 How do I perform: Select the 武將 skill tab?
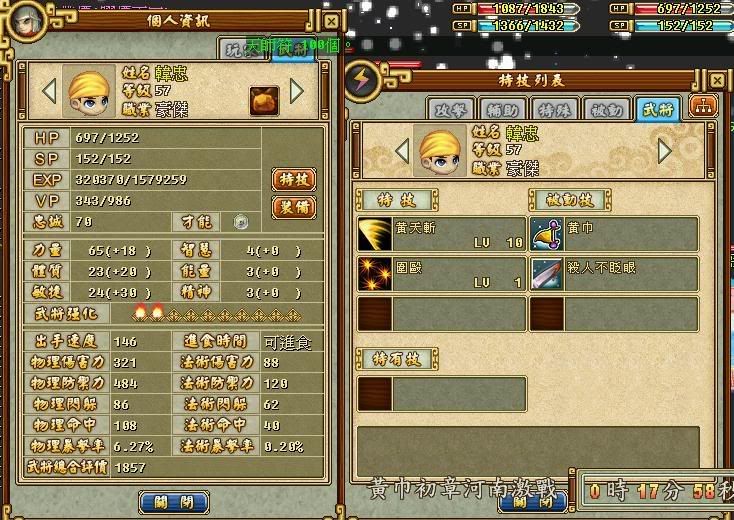[x=657, y=109]
